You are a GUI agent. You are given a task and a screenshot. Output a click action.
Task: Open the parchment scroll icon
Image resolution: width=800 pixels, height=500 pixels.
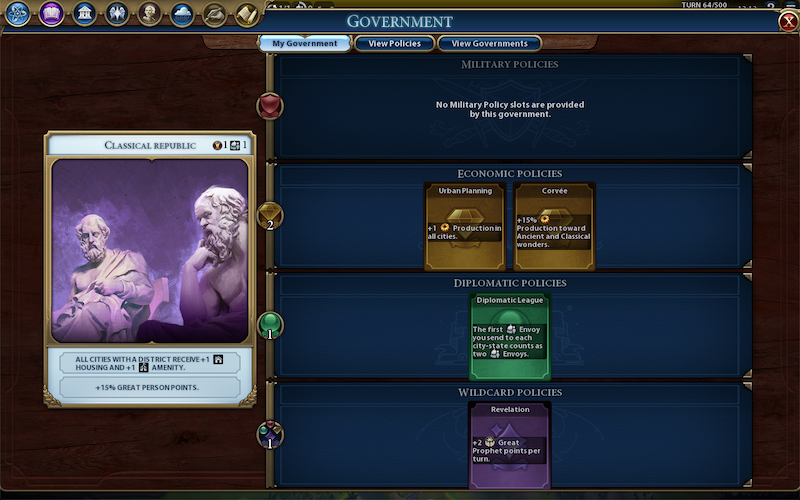247,14
